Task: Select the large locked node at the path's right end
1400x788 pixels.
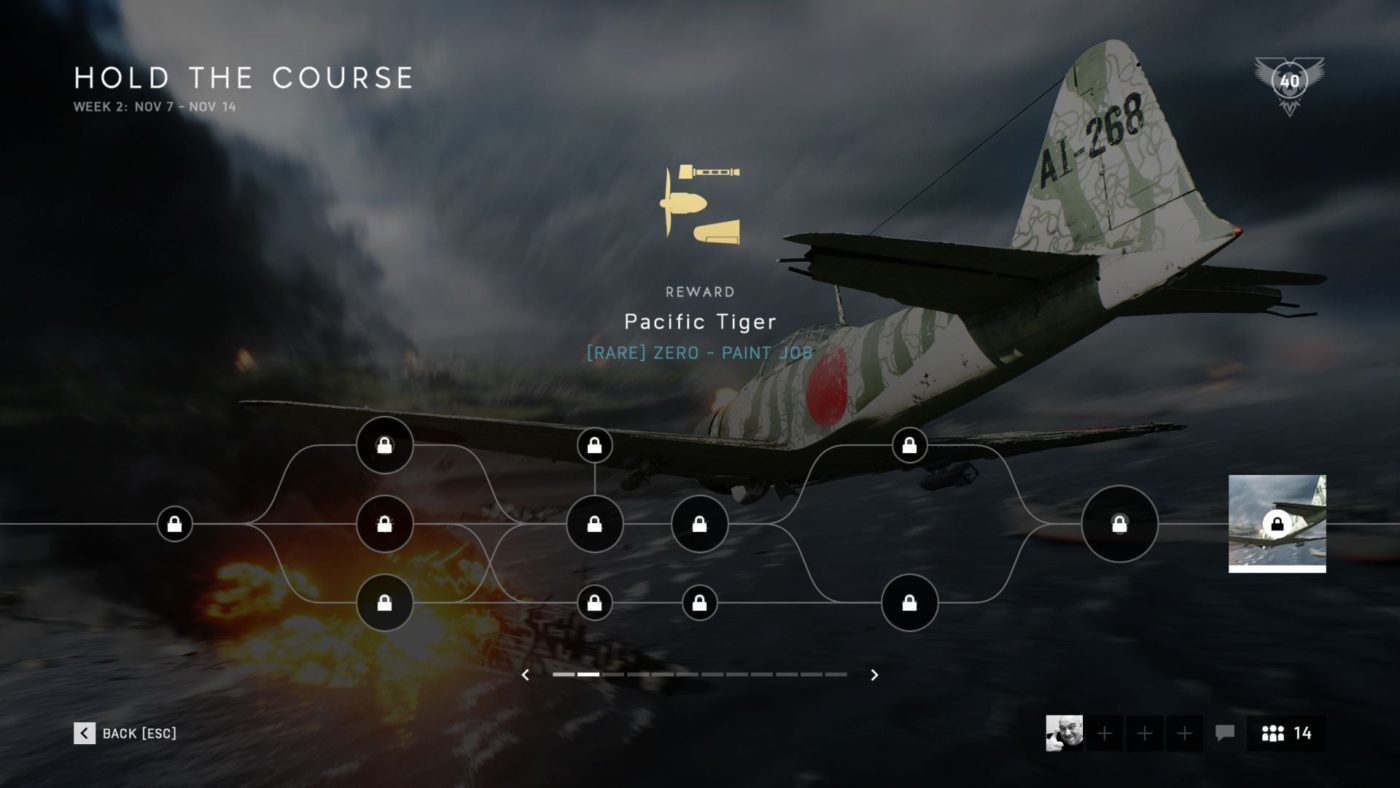Action: [1120, 523]
